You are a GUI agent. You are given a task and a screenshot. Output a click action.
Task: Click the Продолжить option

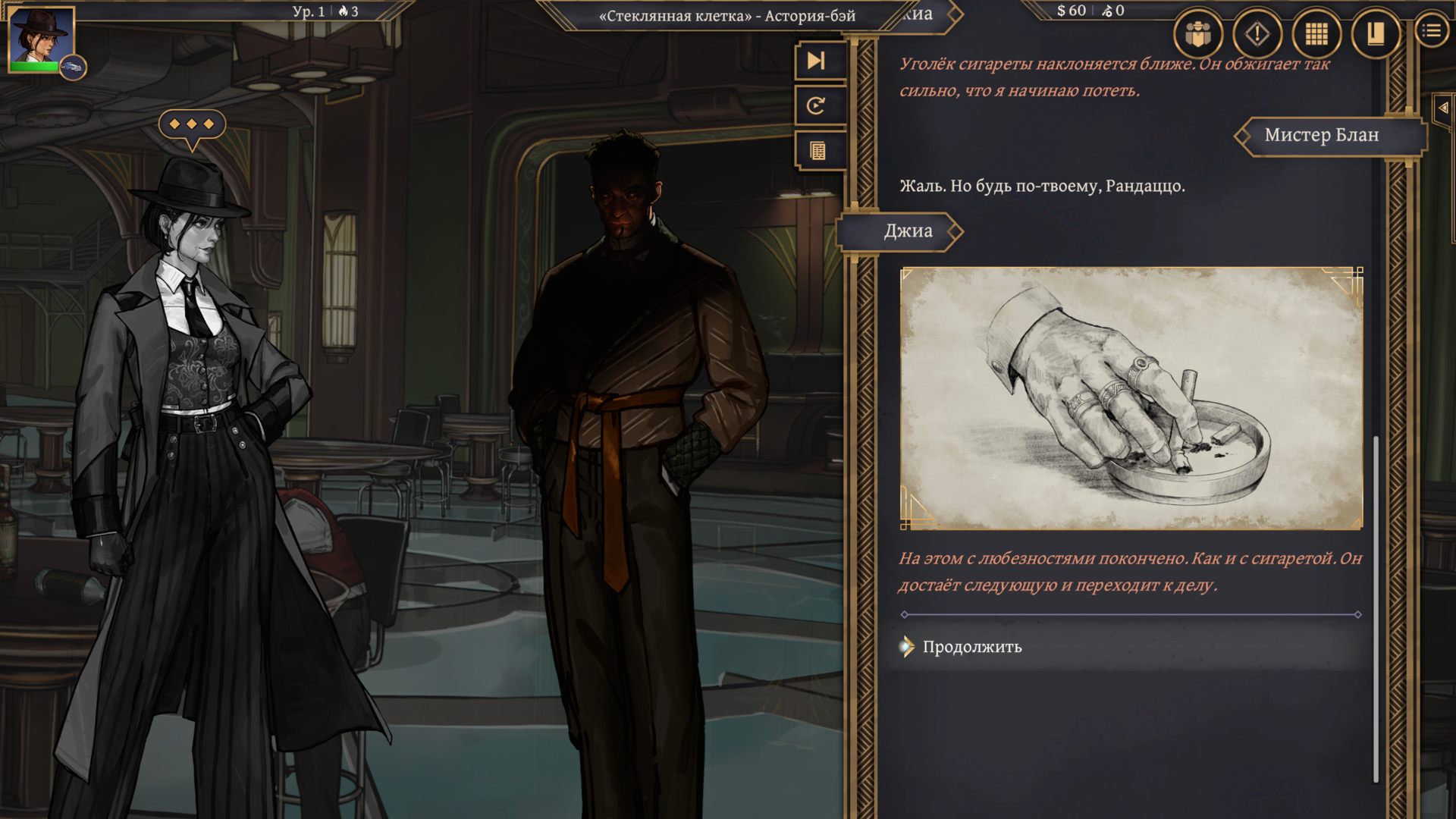coord(971,648)
